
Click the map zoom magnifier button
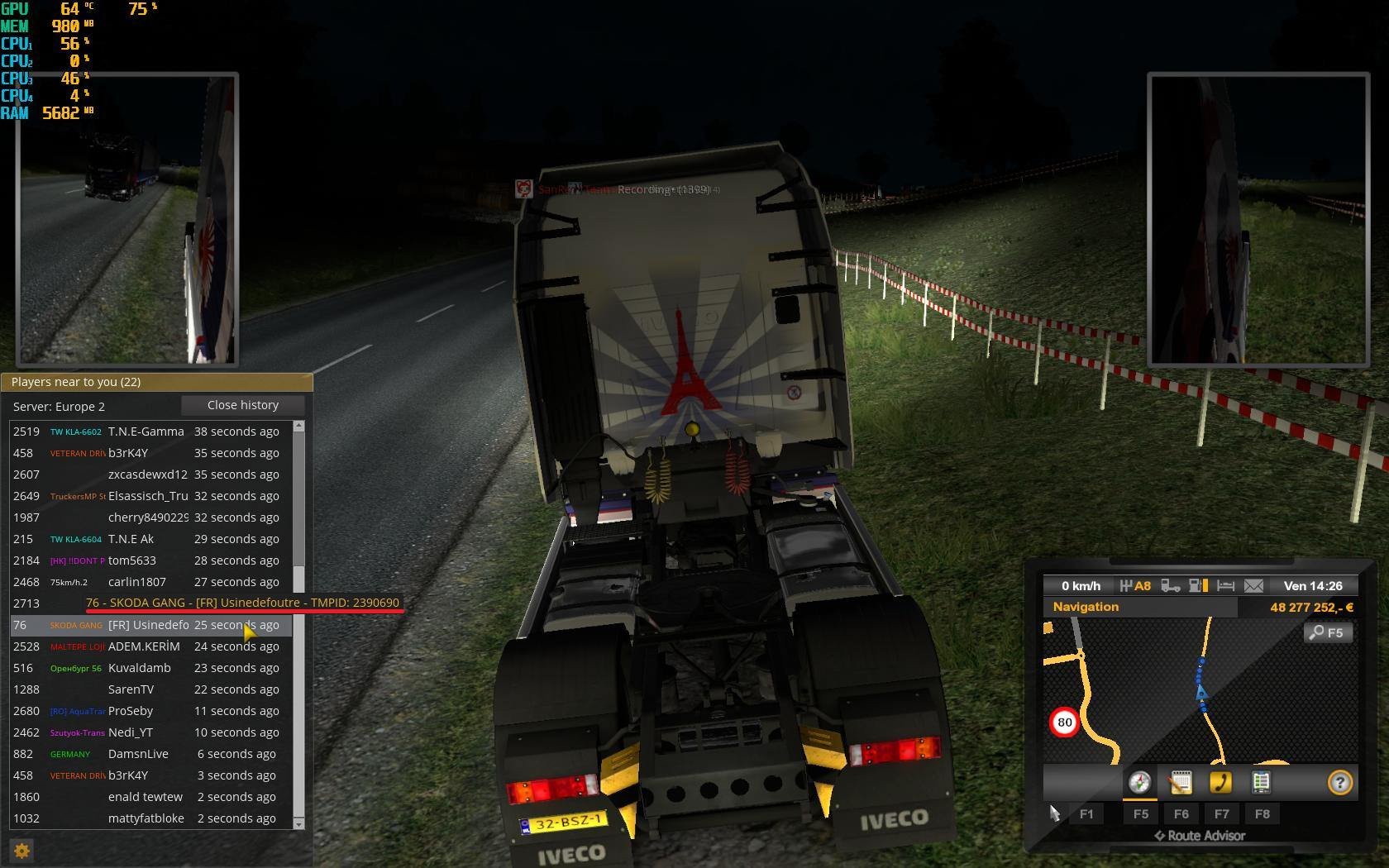click(x=1327, y=633)
